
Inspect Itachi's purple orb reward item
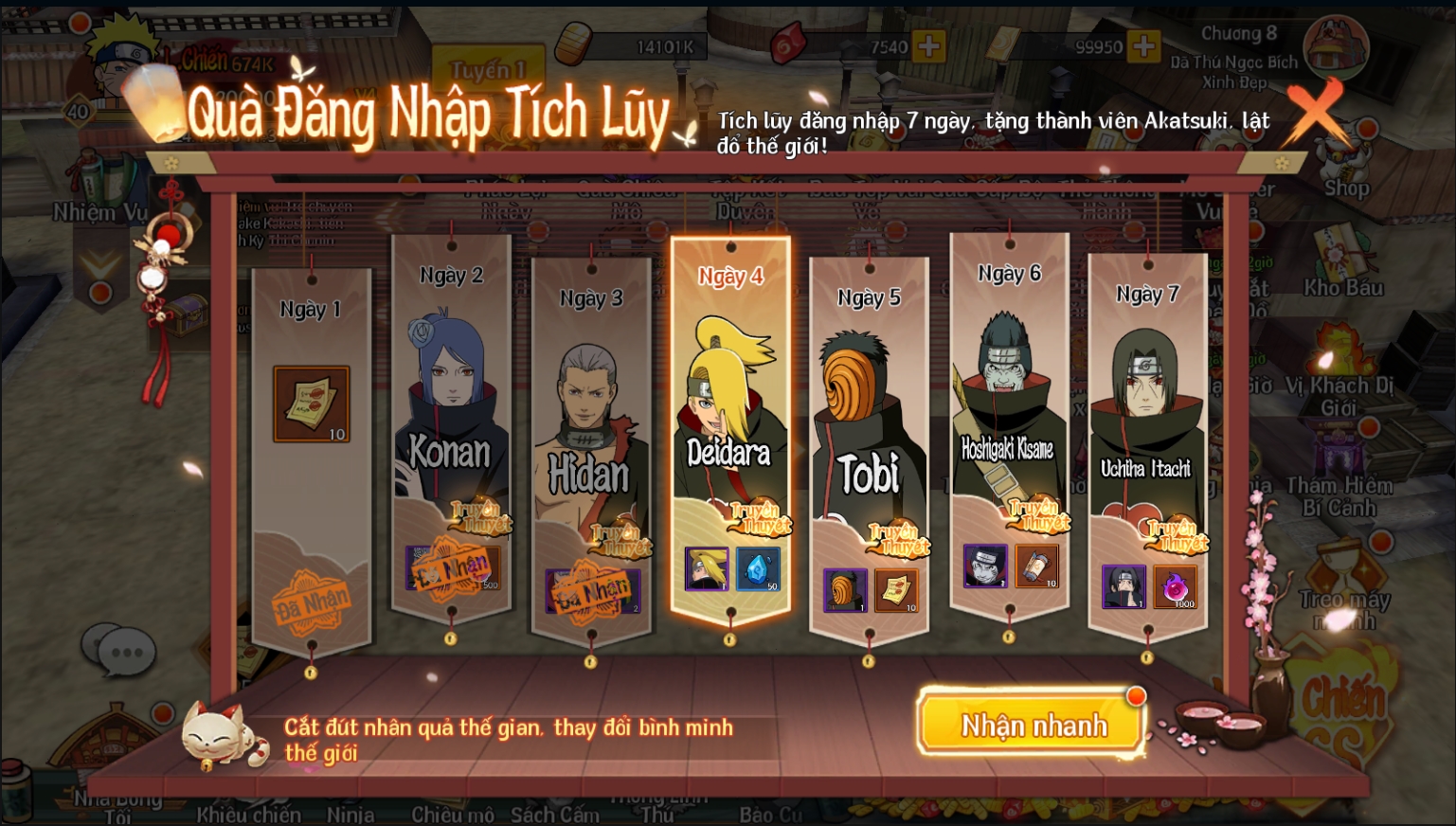pos(1175,586)
